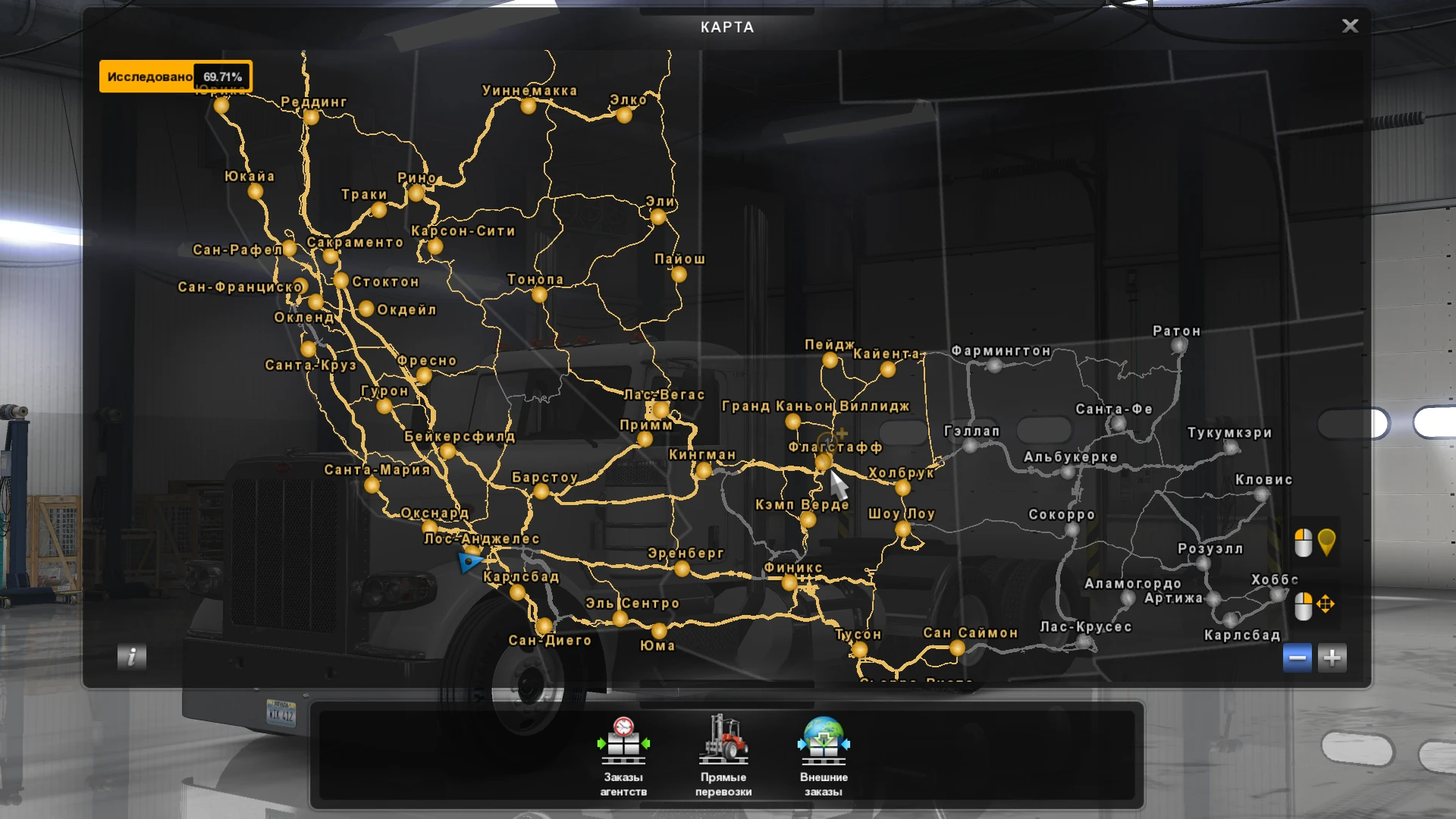This screenshot has width=1456, height=819.
Task: Click the info "i" button
Action: (130, 657)
